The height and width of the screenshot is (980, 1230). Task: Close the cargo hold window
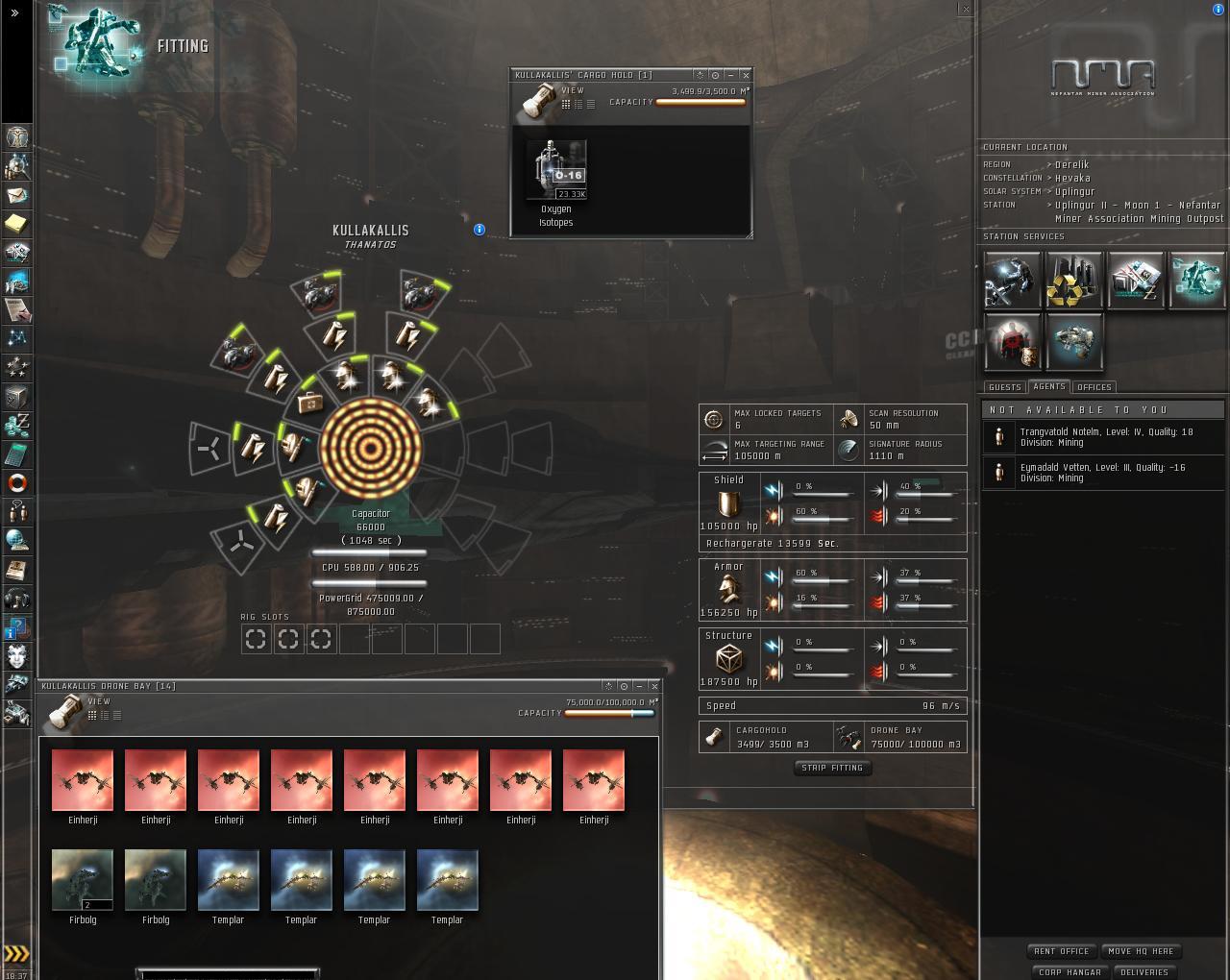click(746, 75)
